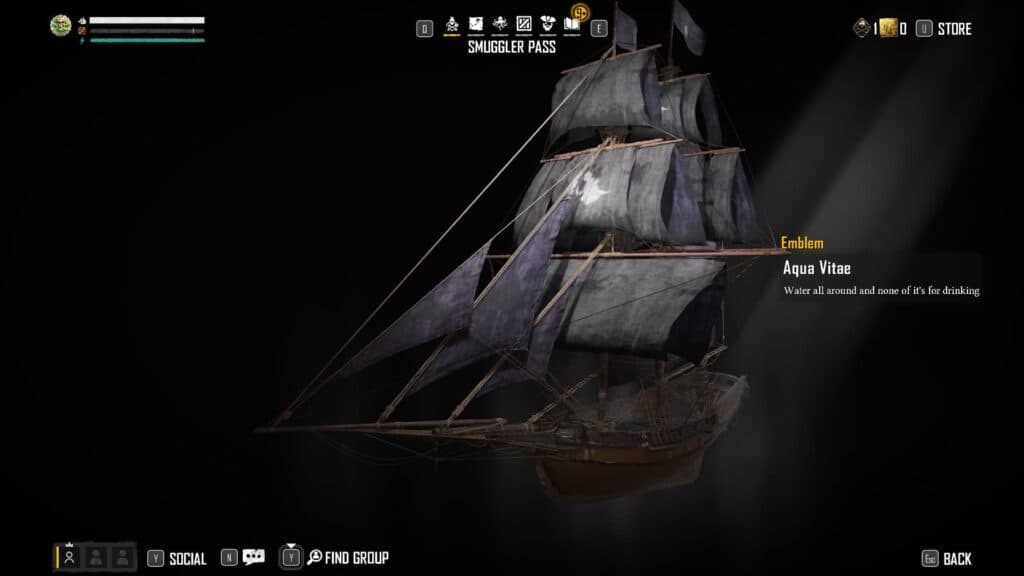Click the green player avatar emblem
This screenshot has height=576, width=1024.
61,26
